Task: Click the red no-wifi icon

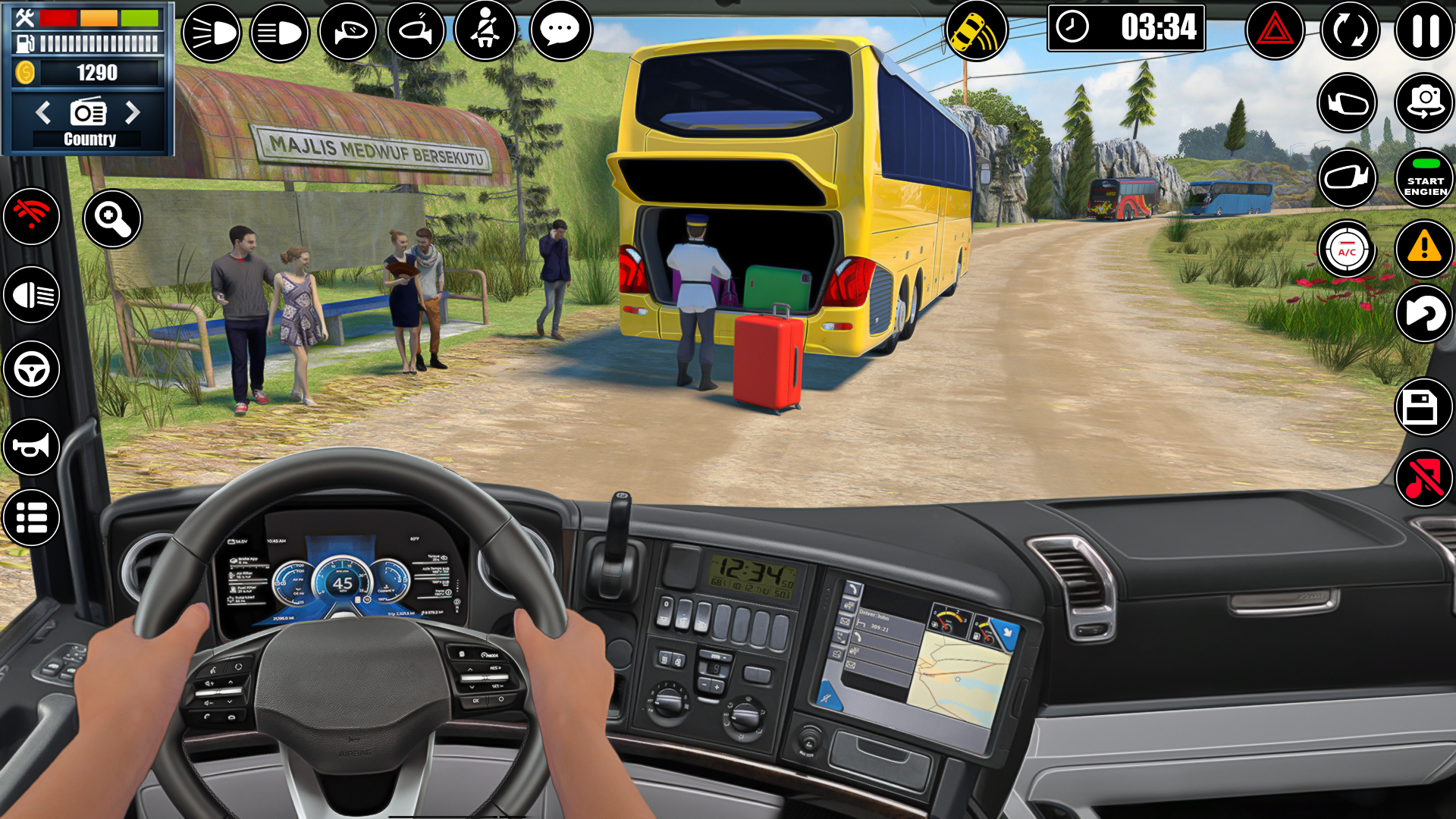Action: (x=32, y=216)
